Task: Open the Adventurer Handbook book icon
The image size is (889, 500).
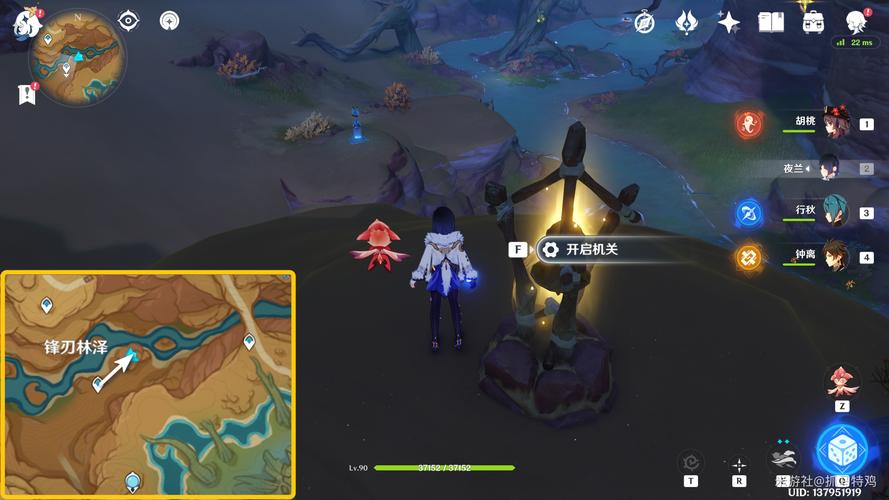Action: (771, 22)
